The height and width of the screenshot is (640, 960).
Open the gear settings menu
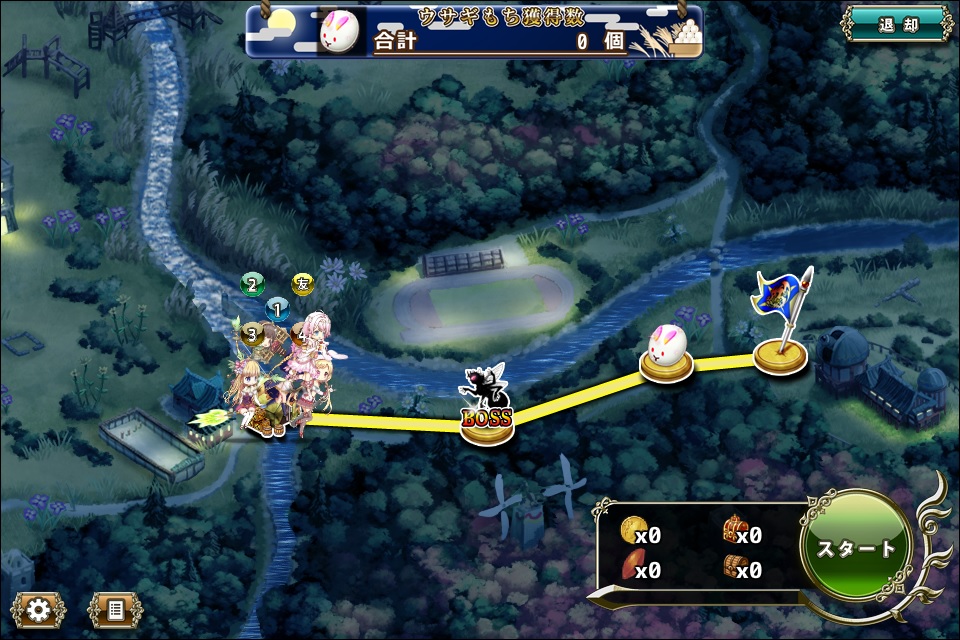[39, 608]
